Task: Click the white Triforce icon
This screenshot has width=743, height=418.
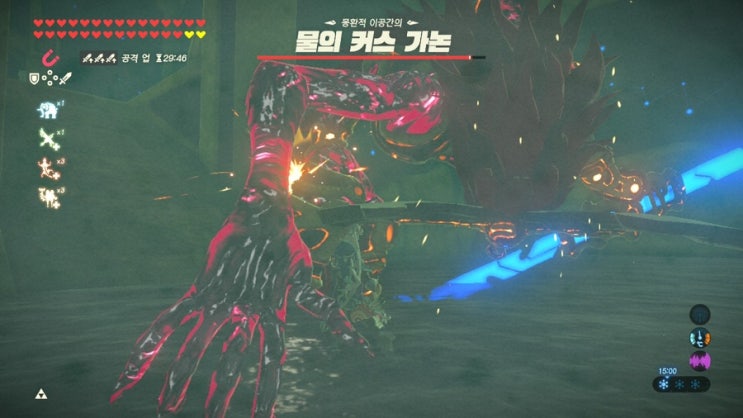Action: click(42, 394)
